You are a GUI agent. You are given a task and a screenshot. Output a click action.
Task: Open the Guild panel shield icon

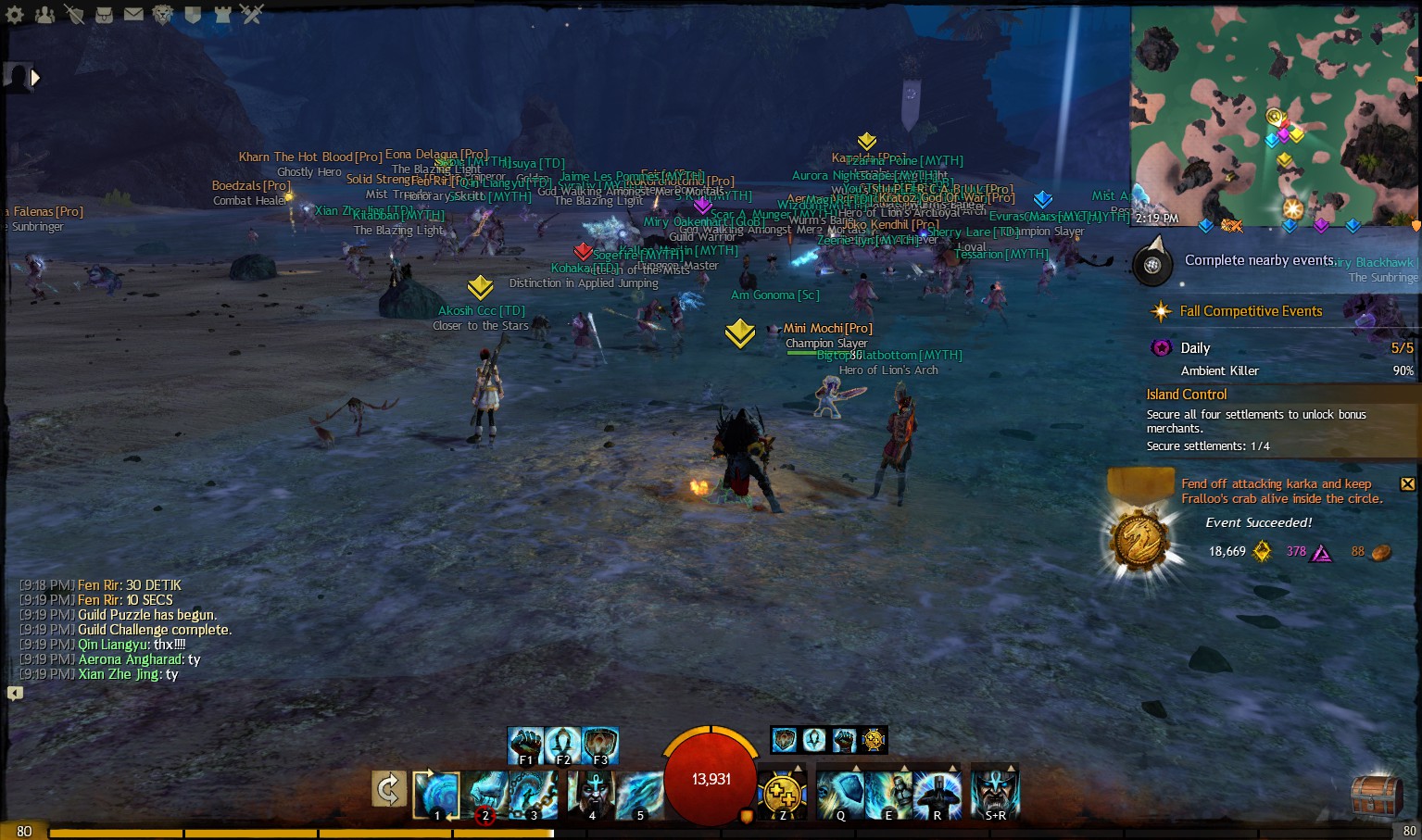[x=193, y=15]
